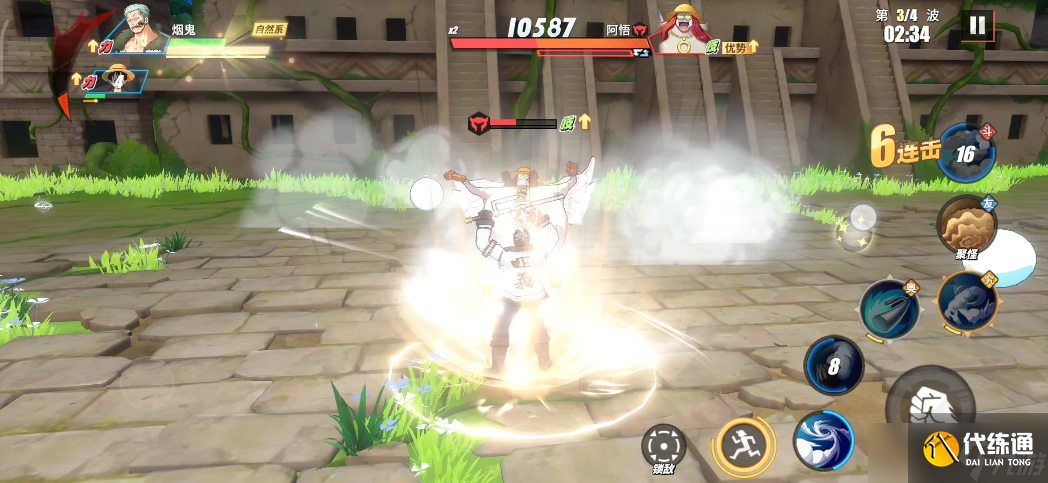This screenshot has width=1048, height=483.
Task: Call the 友 assist character skill
Action: pos(966,227)
